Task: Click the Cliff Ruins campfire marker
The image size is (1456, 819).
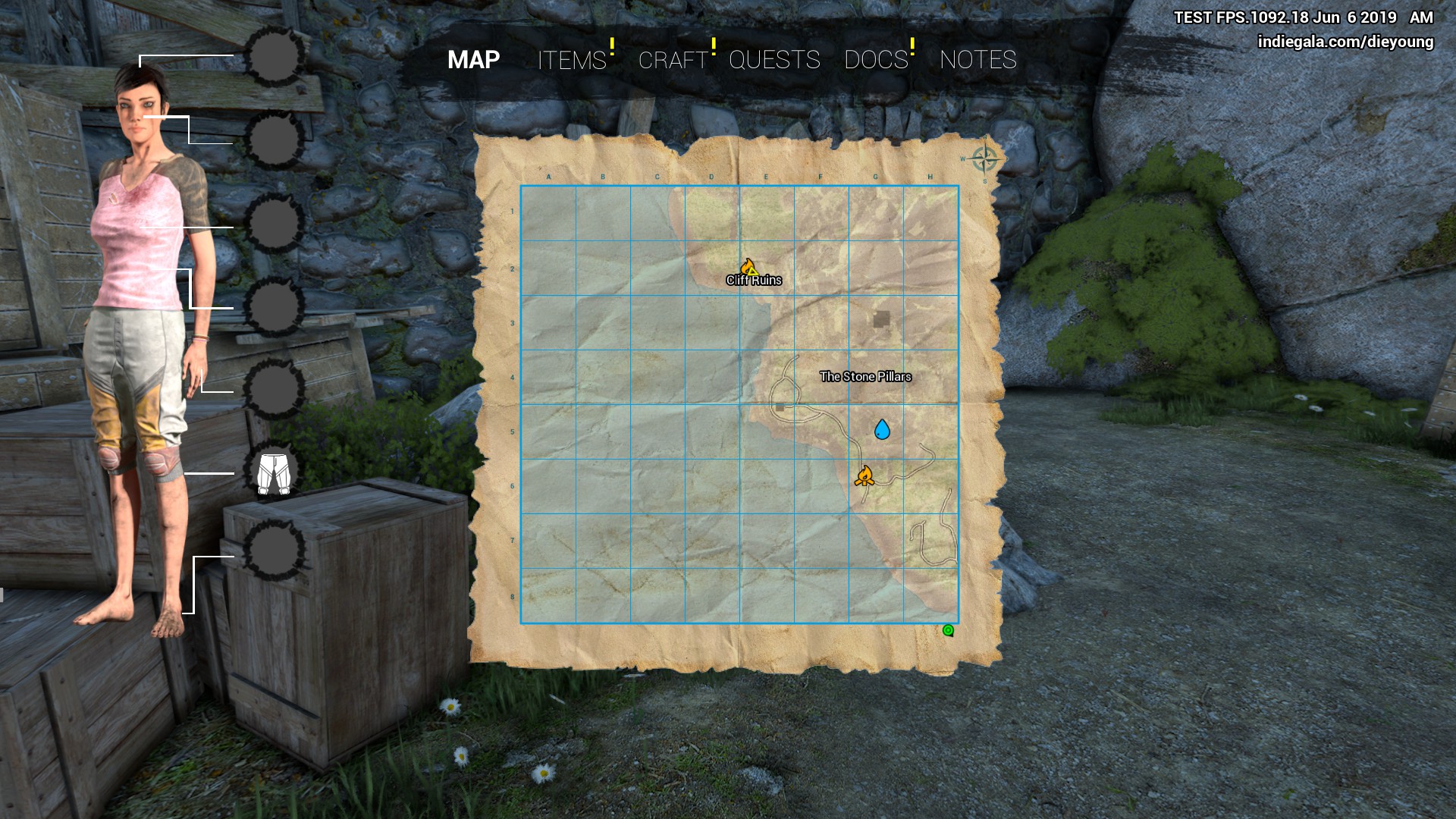Action: (748, 268)
